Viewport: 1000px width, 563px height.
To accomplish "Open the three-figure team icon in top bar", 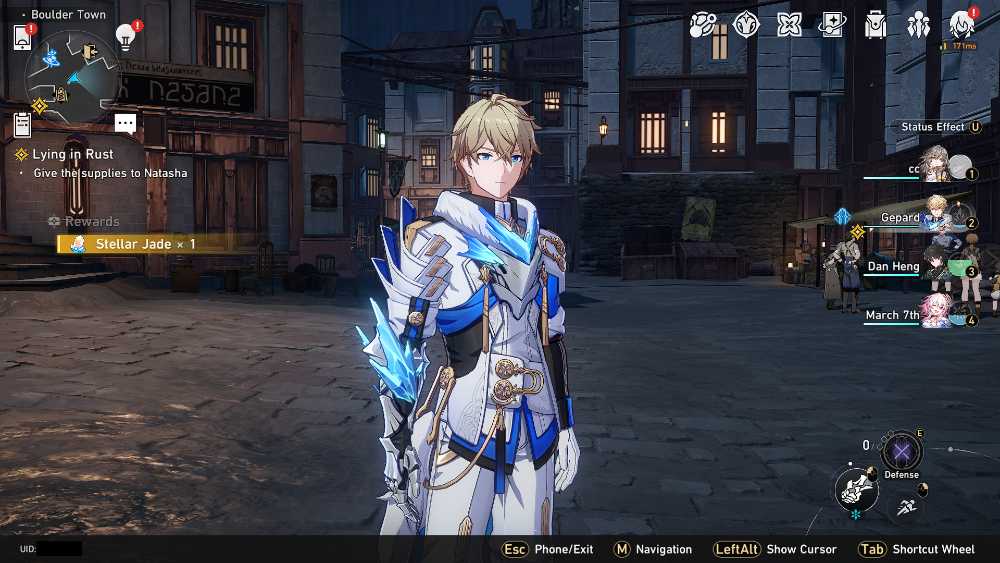I will click(918, 25).
